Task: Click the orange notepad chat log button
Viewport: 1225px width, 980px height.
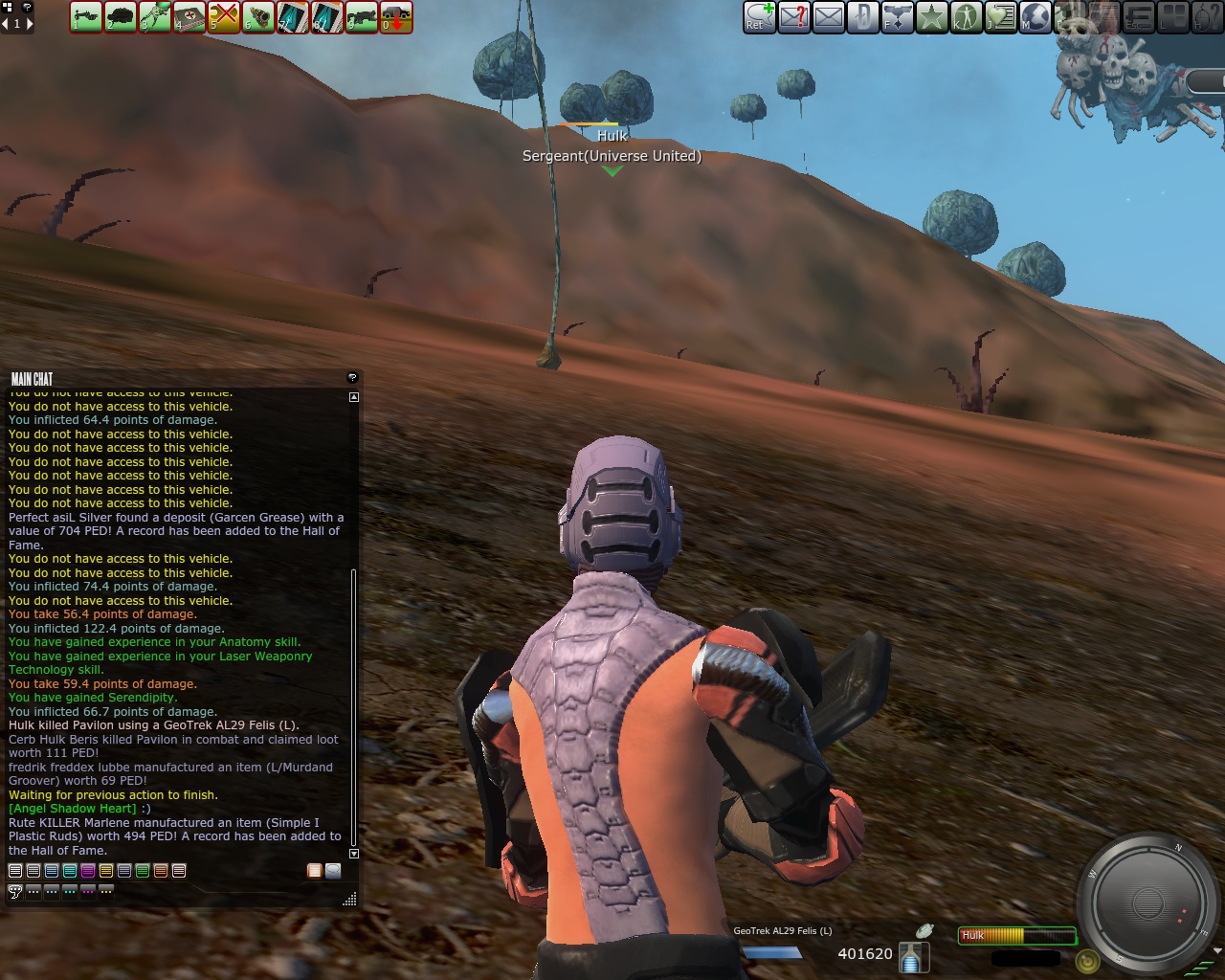Action: pos(314,871)
